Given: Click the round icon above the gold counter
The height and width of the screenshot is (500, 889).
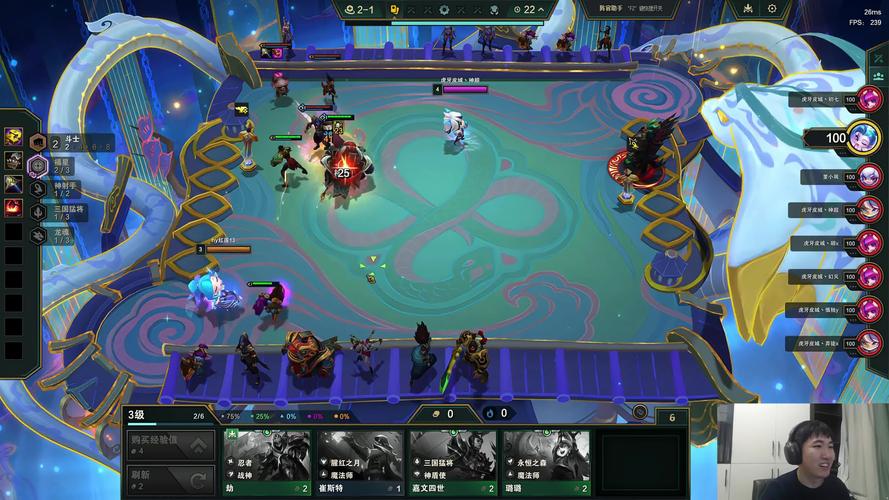Looking at the screenshot, I should pos(640,411).
